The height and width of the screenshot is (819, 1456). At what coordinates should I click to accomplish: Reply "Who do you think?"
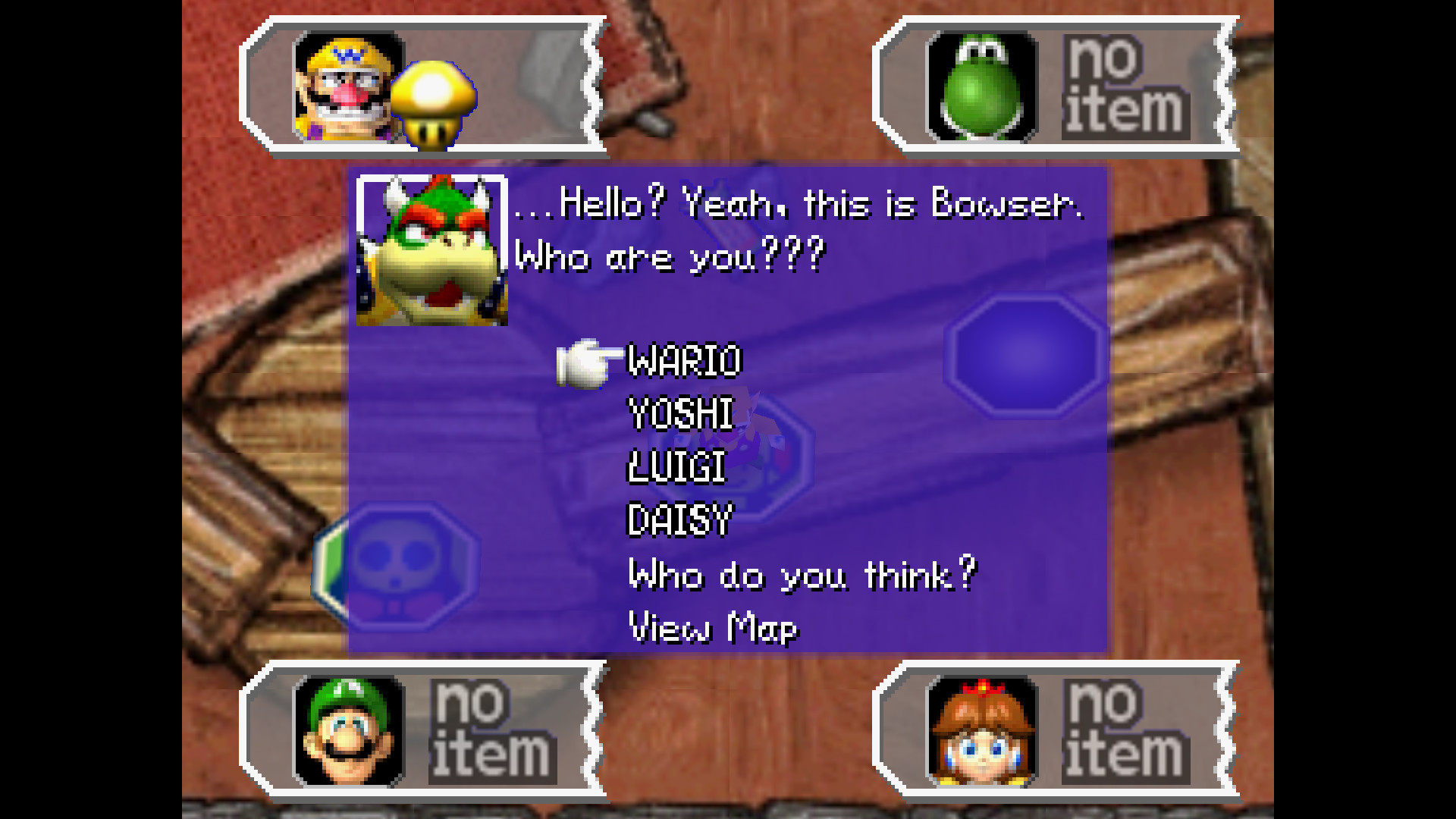(802, 575)
